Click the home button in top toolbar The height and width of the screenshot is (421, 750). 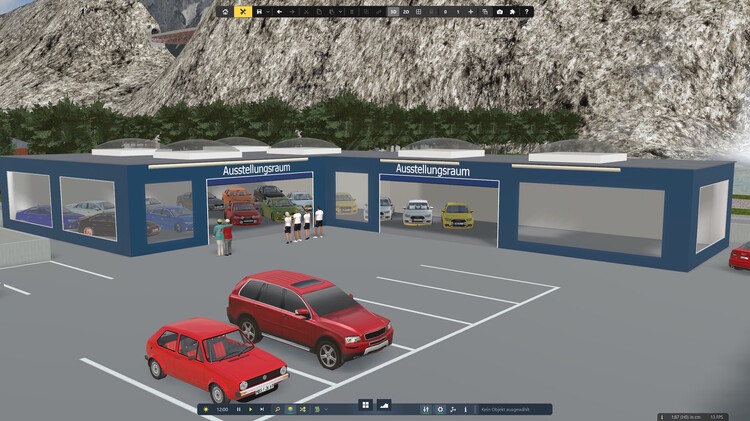pyautogui.click(x=225, y=11)
